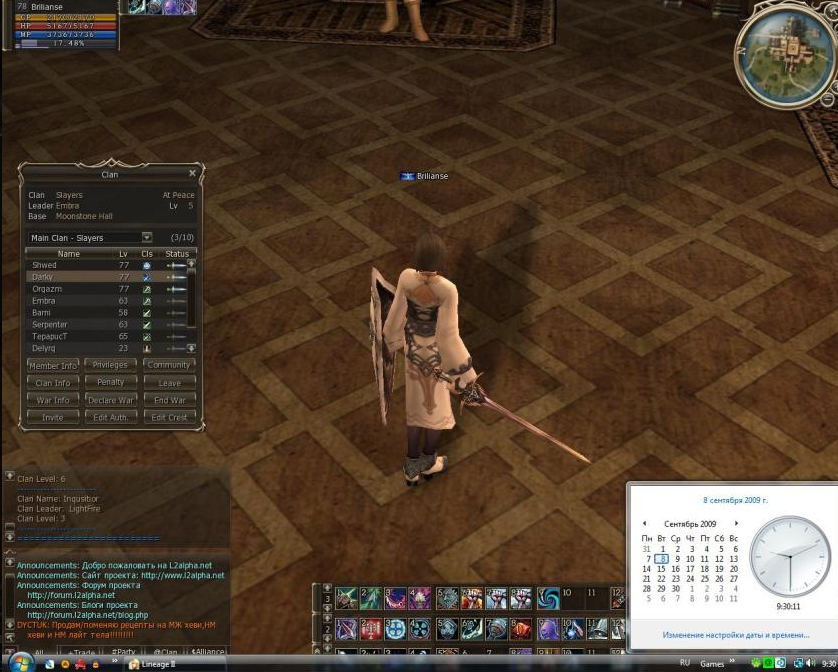838x672 pixels.
Task: Open the Main Clan - Slayers dropdown
Action: [147, 238]
